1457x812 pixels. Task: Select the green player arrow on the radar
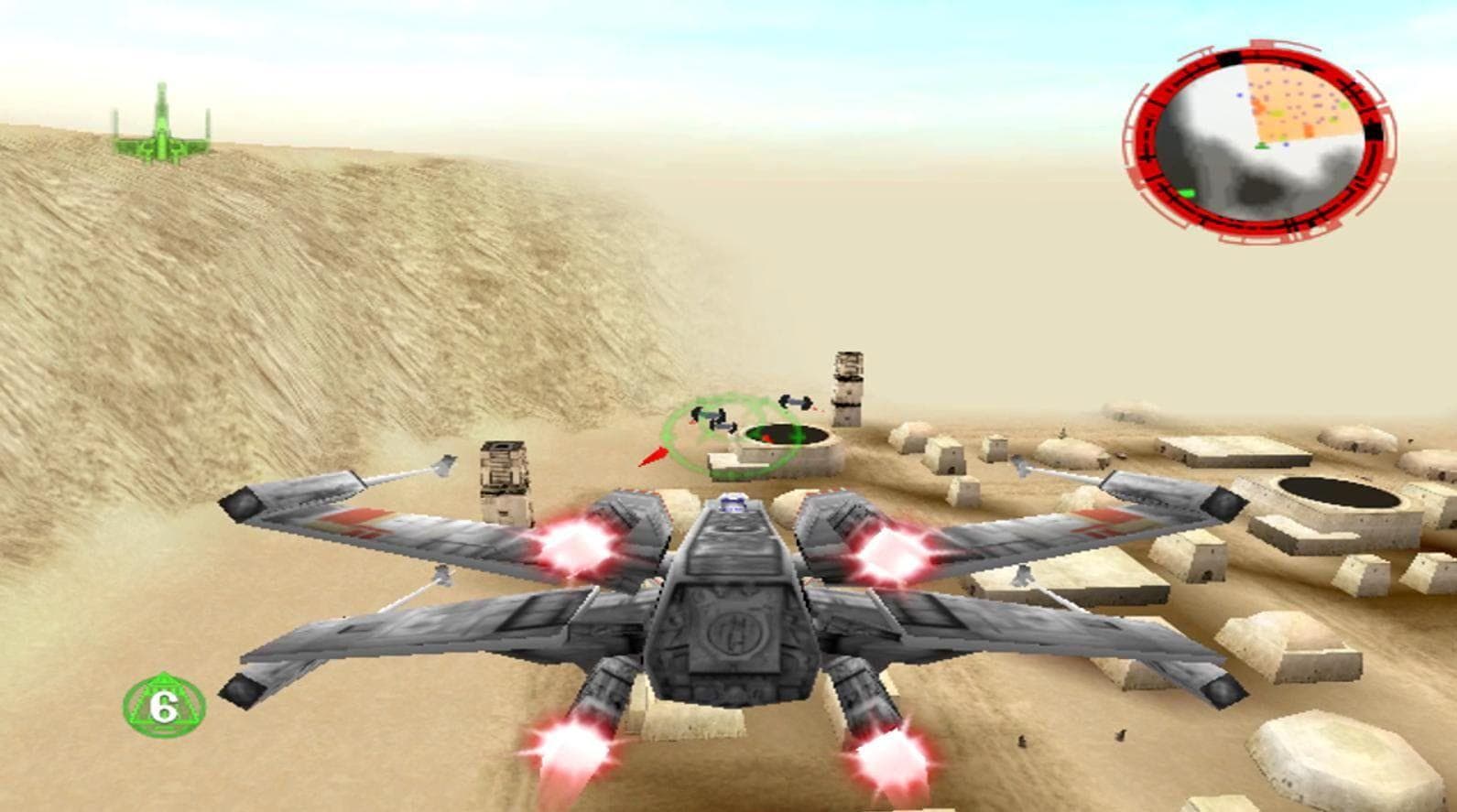pyautogui.click(x=1261, y=144)
